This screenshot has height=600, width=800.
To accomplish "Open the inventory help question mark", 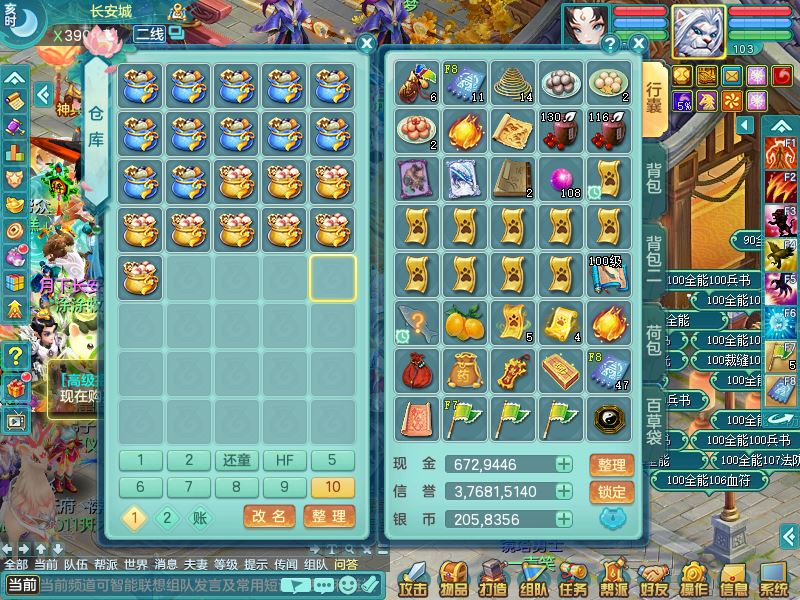I will click(x=610, y=44).
